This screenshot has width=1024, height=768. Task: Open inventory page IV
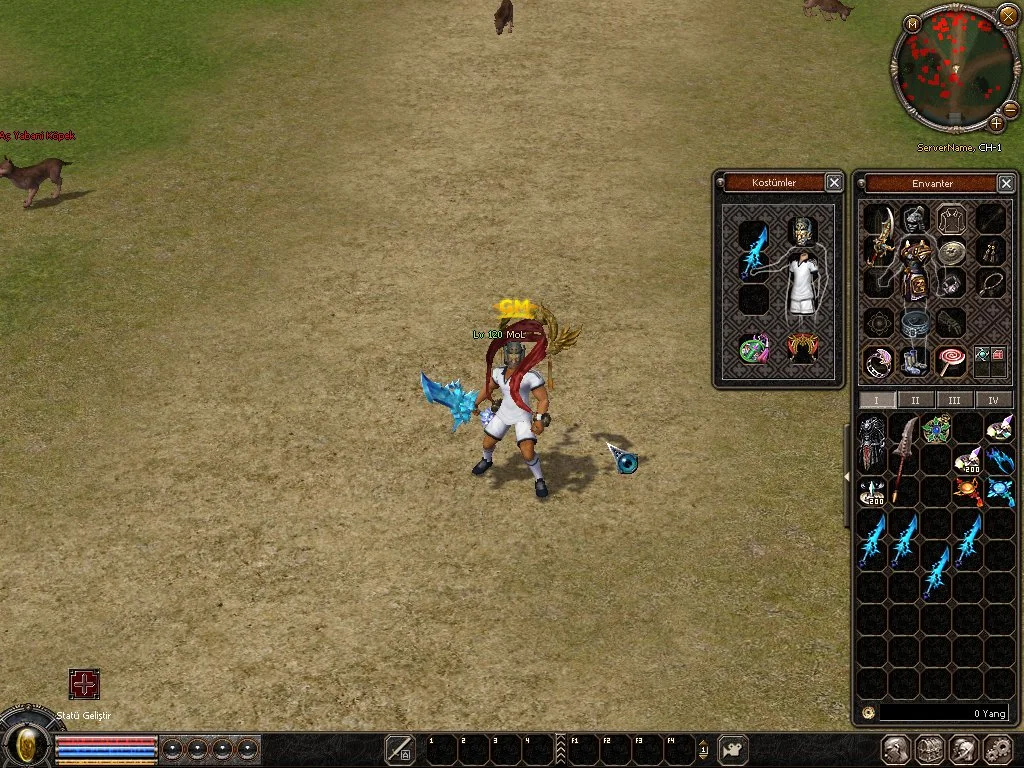(993, 400)
